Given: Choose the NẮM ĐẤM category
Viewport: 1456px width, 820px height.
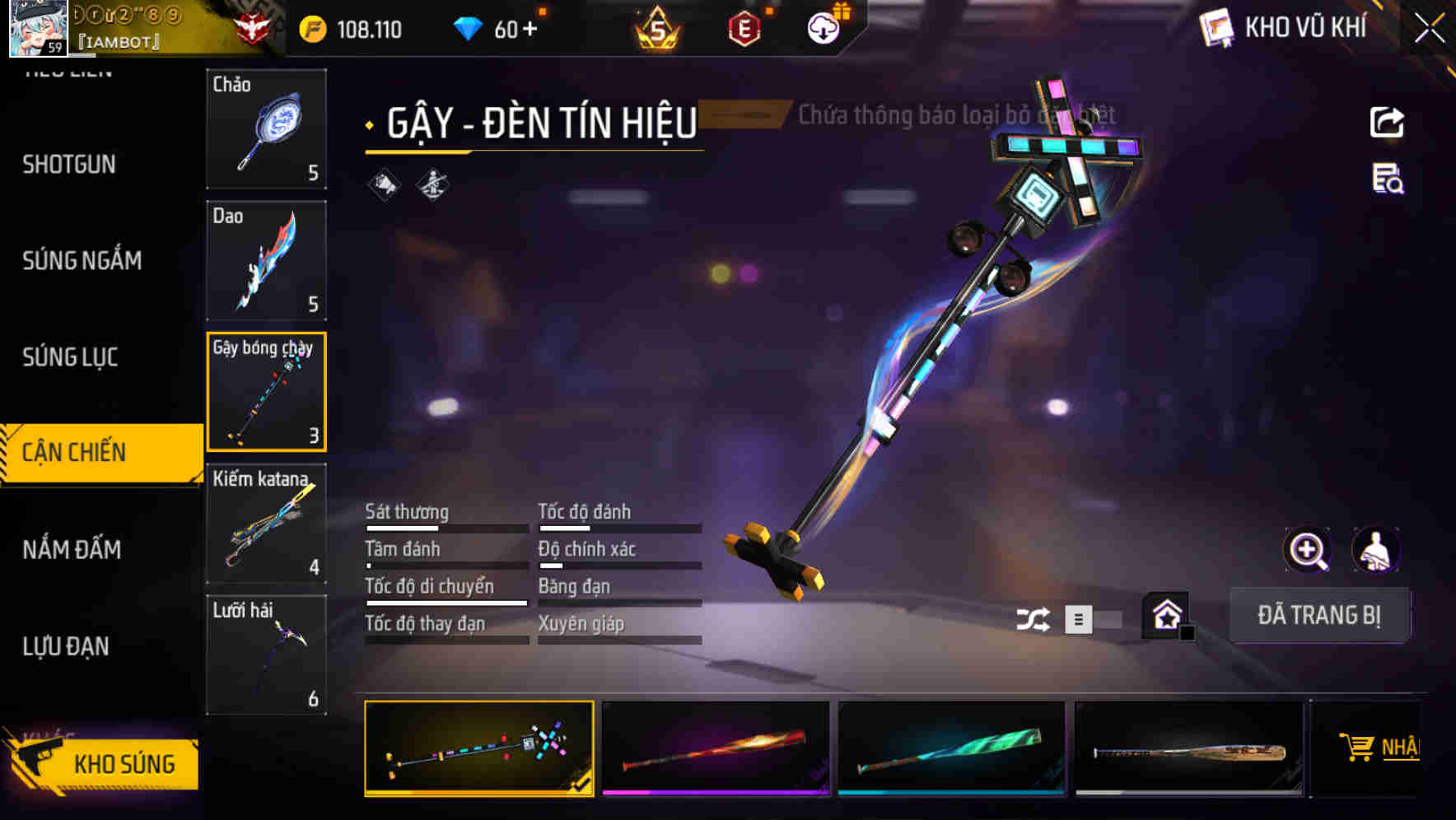Looking at the screenshot, I should [x=72, y=549].
